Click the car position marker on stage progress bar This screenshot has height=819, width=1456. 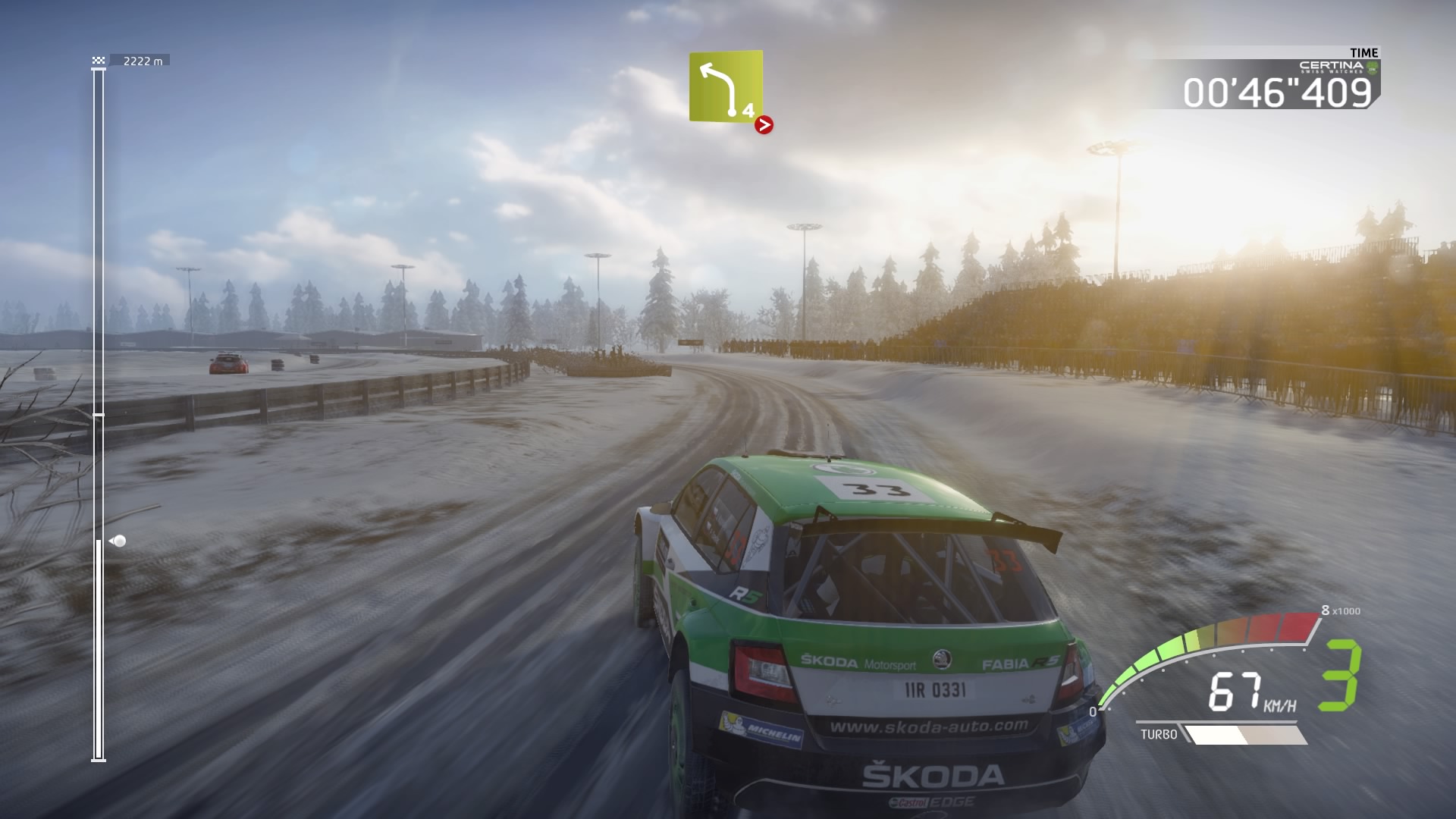[118, 541]
